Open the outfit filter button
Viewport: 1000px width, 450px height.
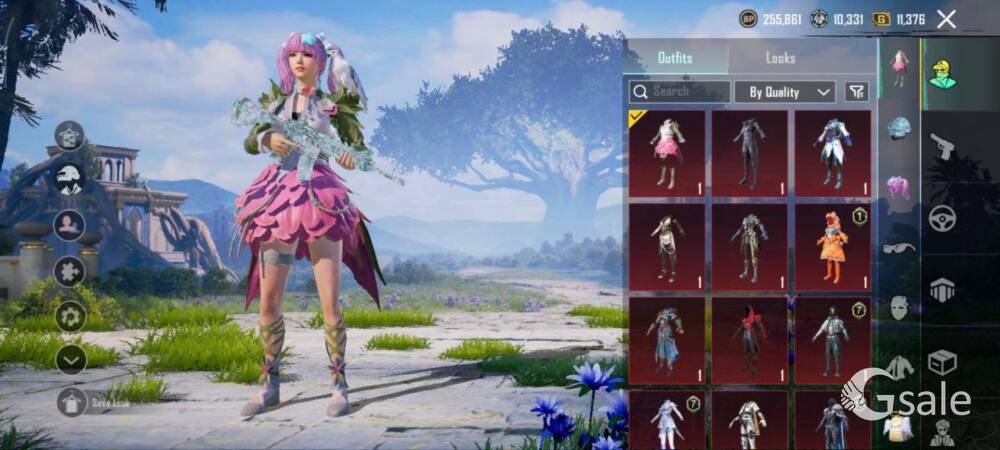856,92
